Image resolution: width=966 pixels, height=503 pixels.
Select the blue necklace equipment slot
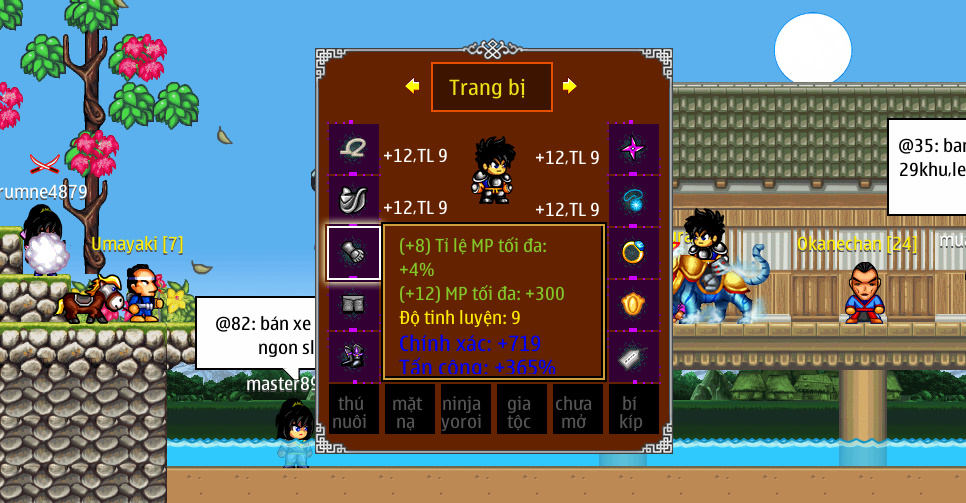[634, 200]
